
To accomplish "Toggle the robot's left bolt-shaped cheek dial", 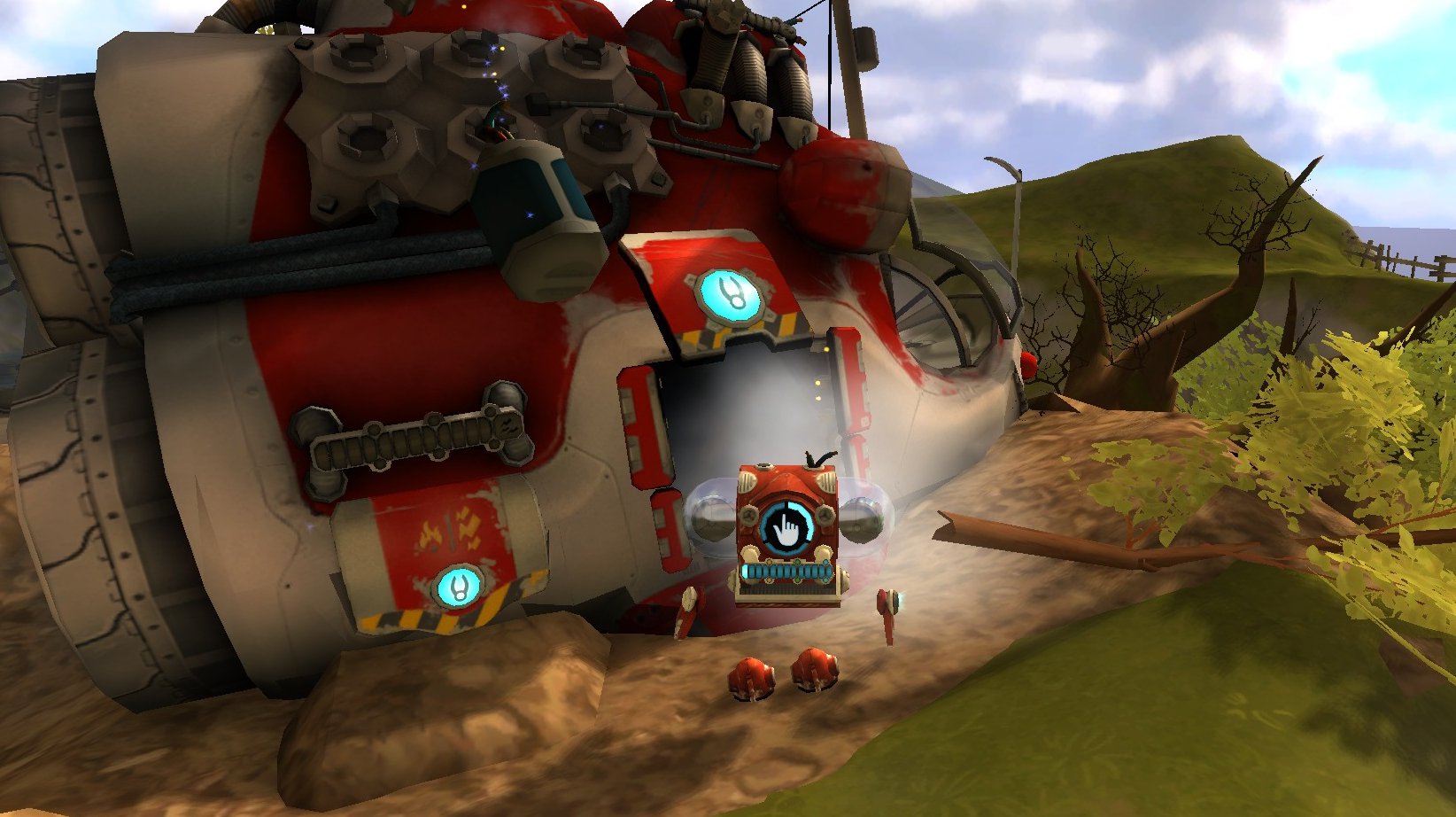I will coord(749,516).
